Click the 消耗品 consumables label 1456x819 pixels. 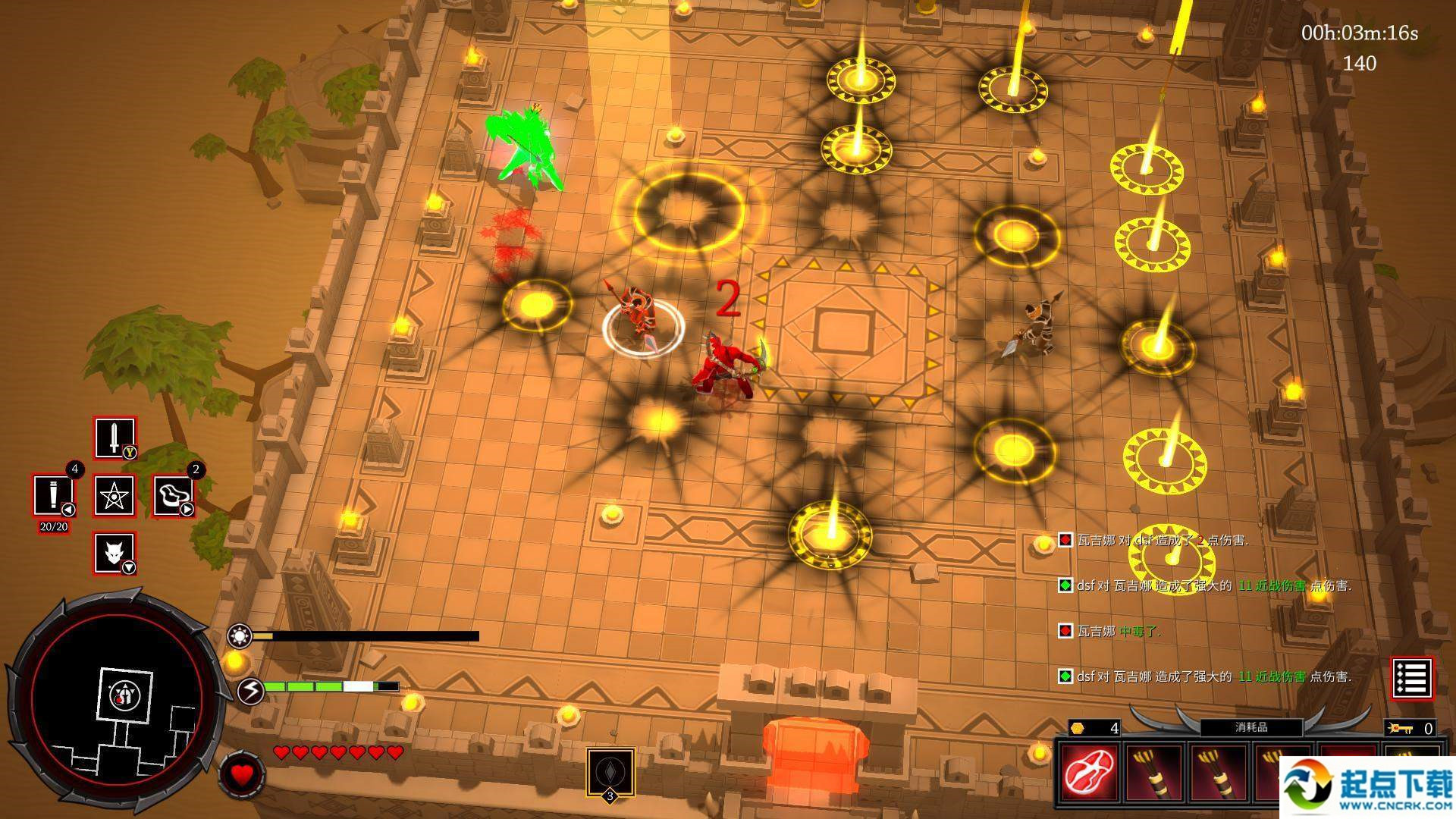click(1251, 727)
